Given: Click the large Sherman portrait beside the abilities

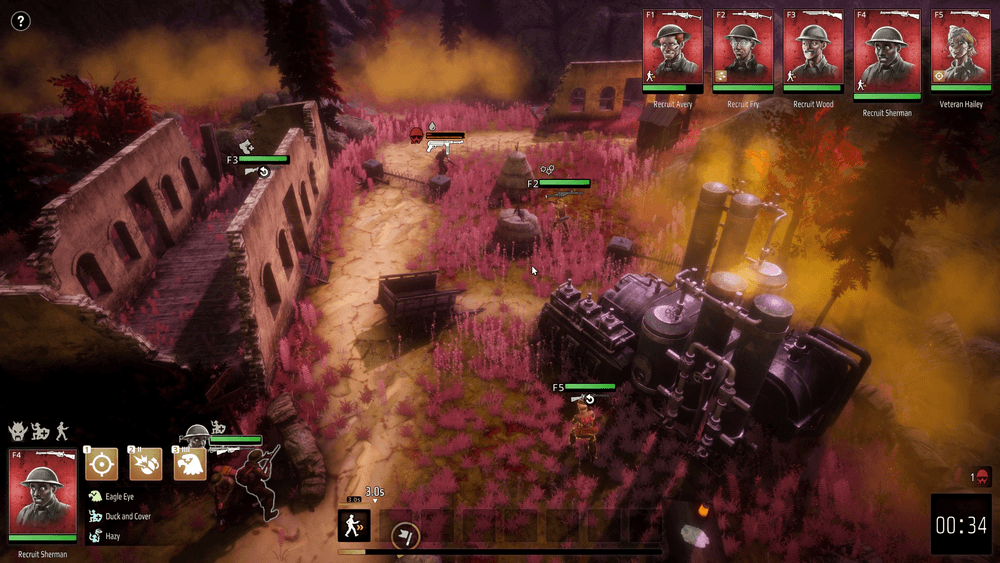Looking at the screenshot, I should [42, 492].
